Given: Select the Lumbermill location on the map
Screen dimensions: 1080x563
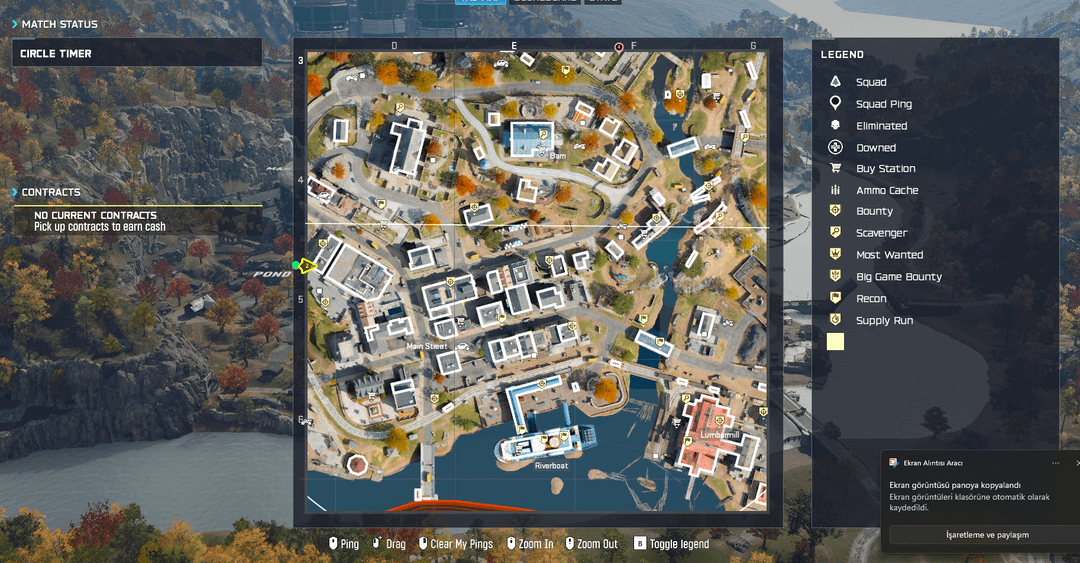Looking at the screenshot, I should point(720,436).
